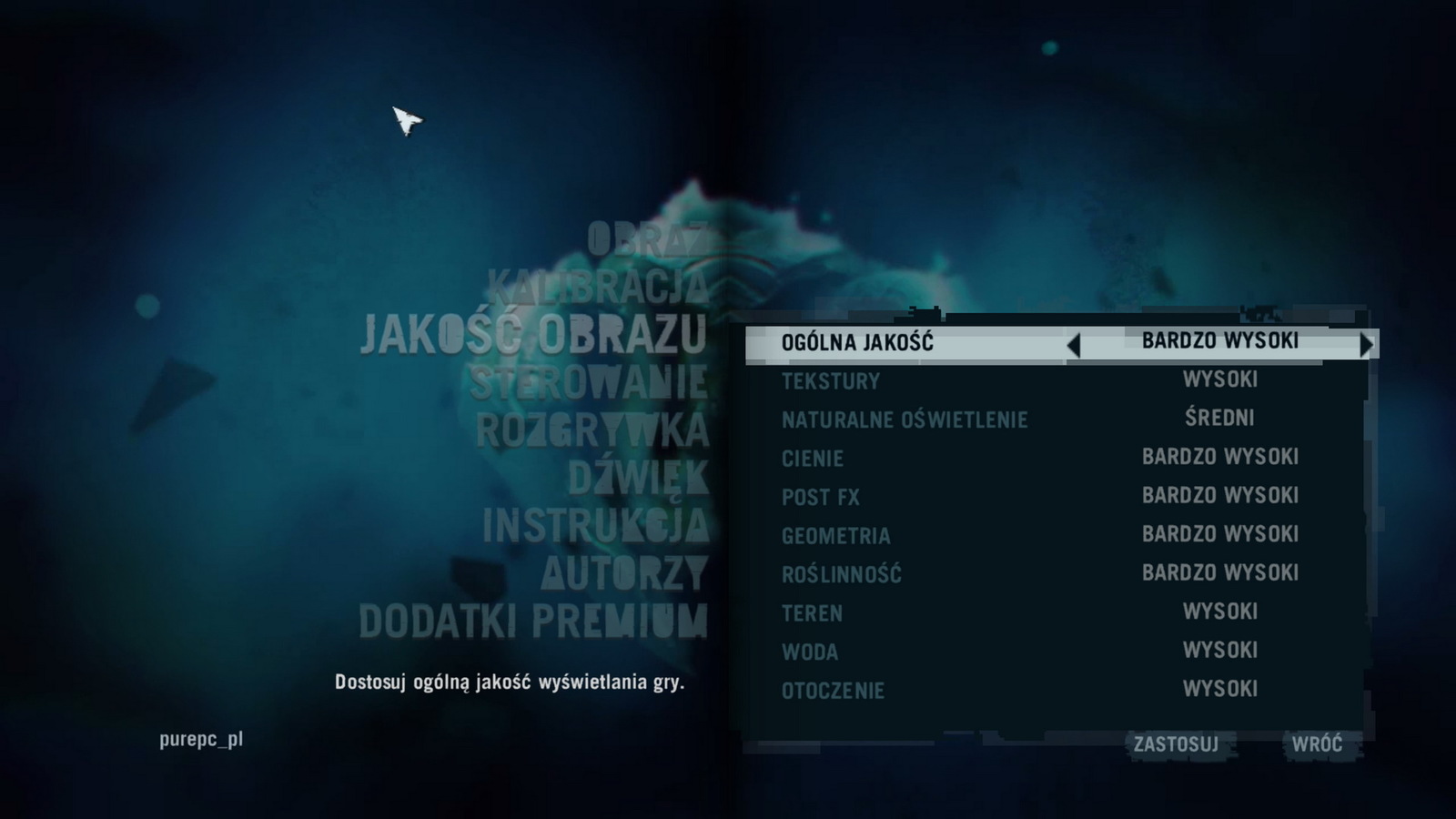Show the Instrukcja manual
Viewport: 1456px width, 819px height.
(595, 525)
